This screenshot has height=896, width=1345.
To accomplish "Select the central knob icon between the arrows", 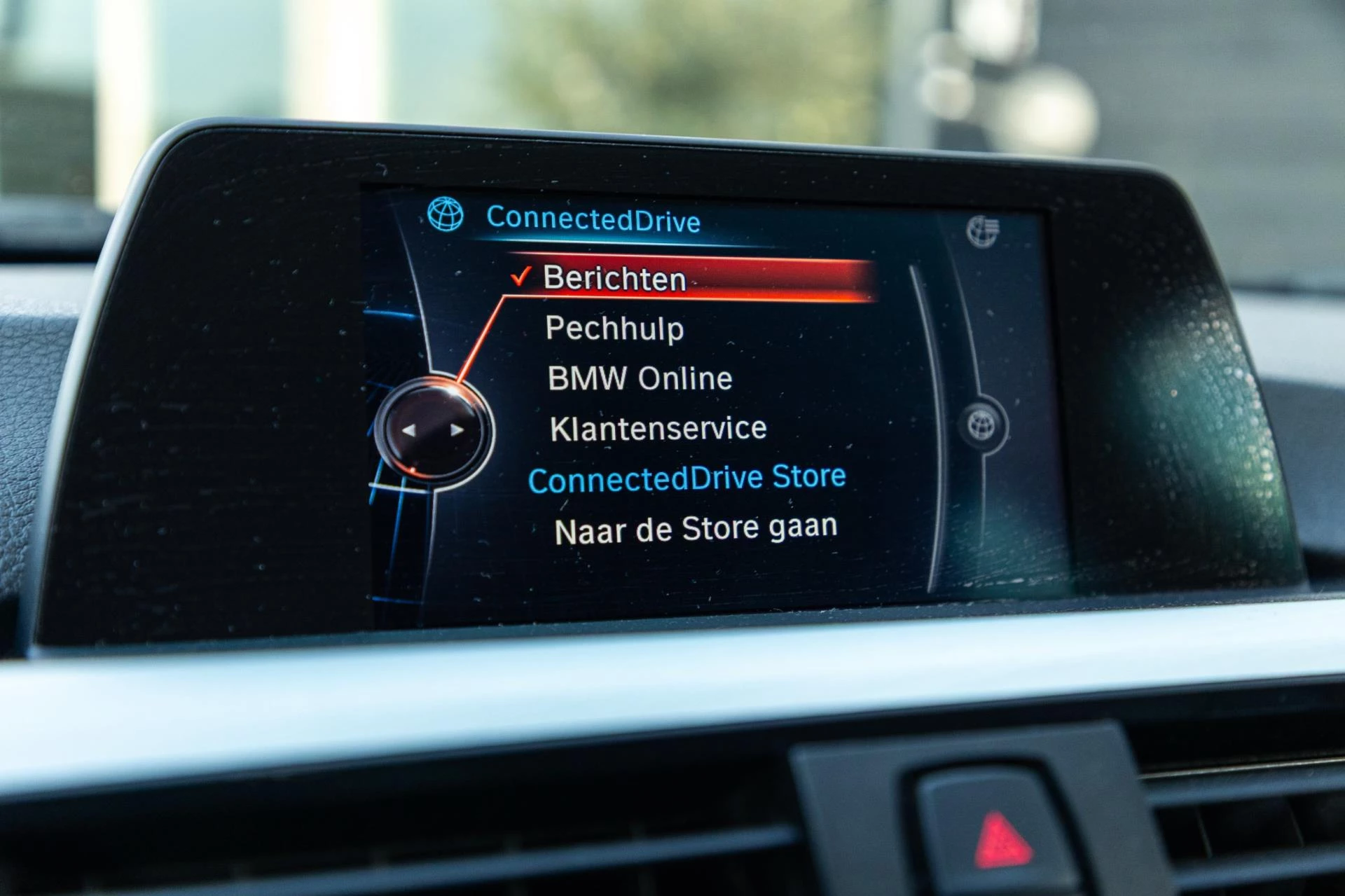I will (436, 431).
